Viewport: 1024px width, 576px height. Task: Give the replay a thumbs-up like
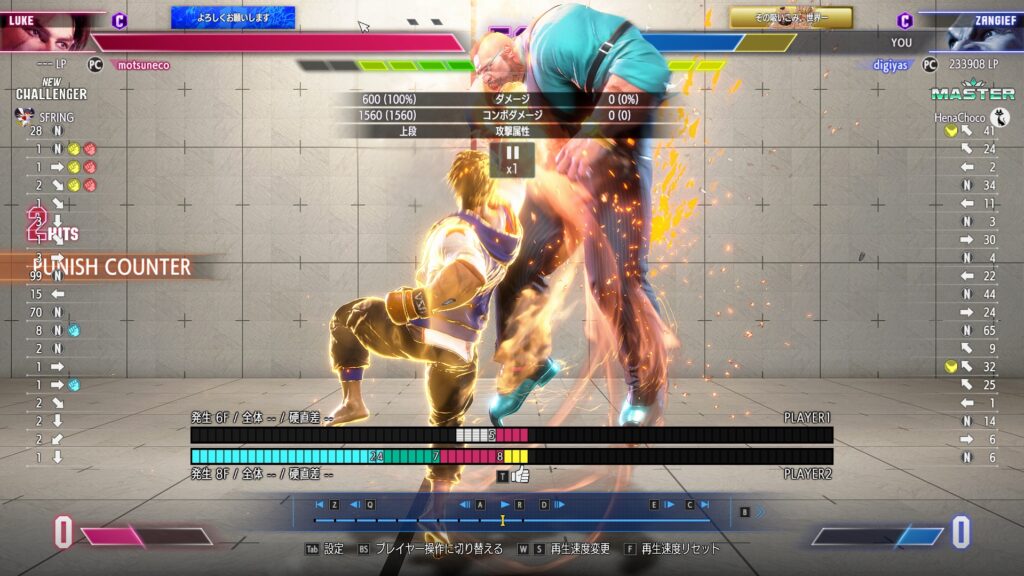[x=520, y=476]
